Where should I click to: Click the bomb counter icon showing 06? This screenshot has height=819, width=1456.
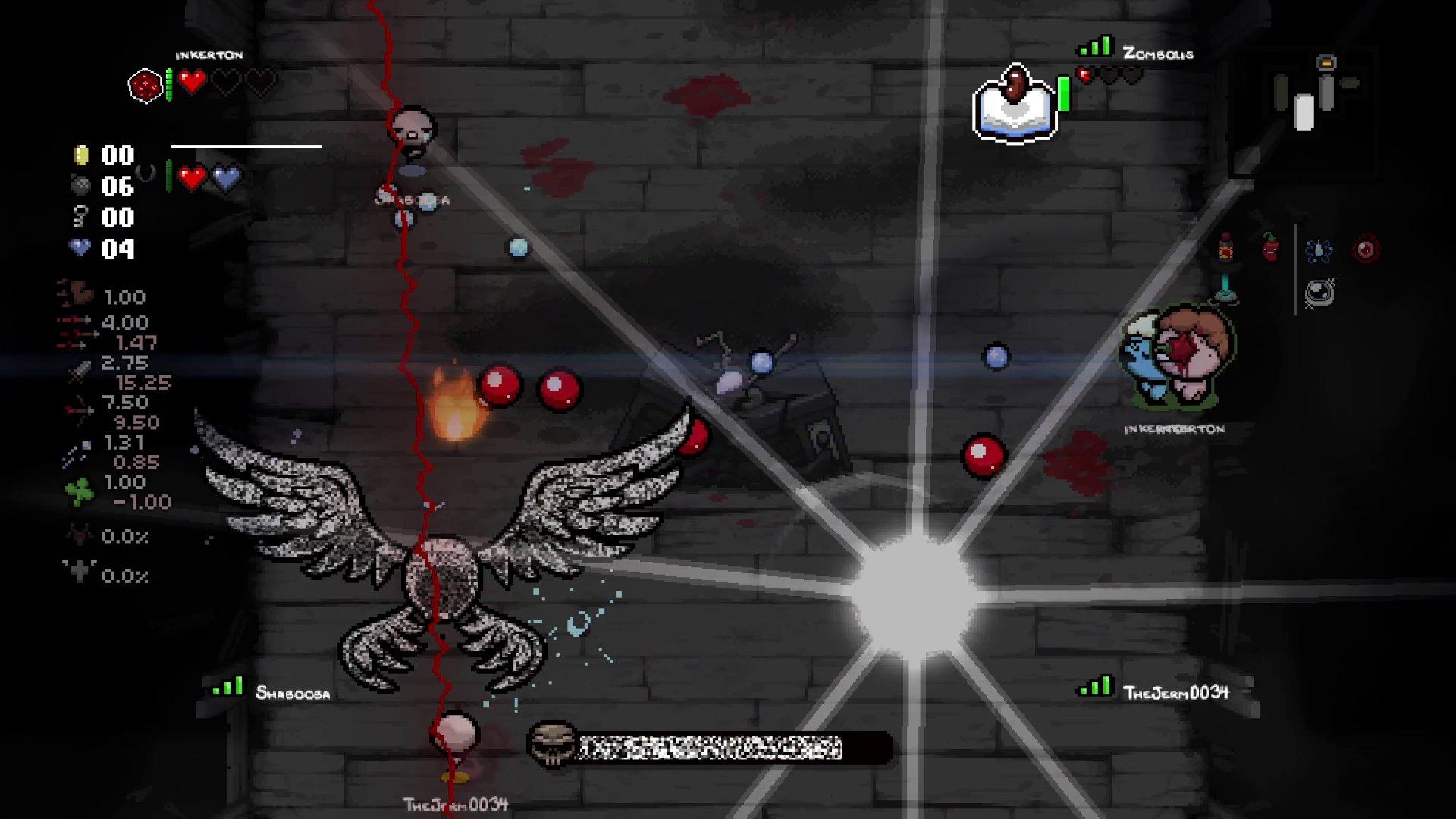click(81, 187)
